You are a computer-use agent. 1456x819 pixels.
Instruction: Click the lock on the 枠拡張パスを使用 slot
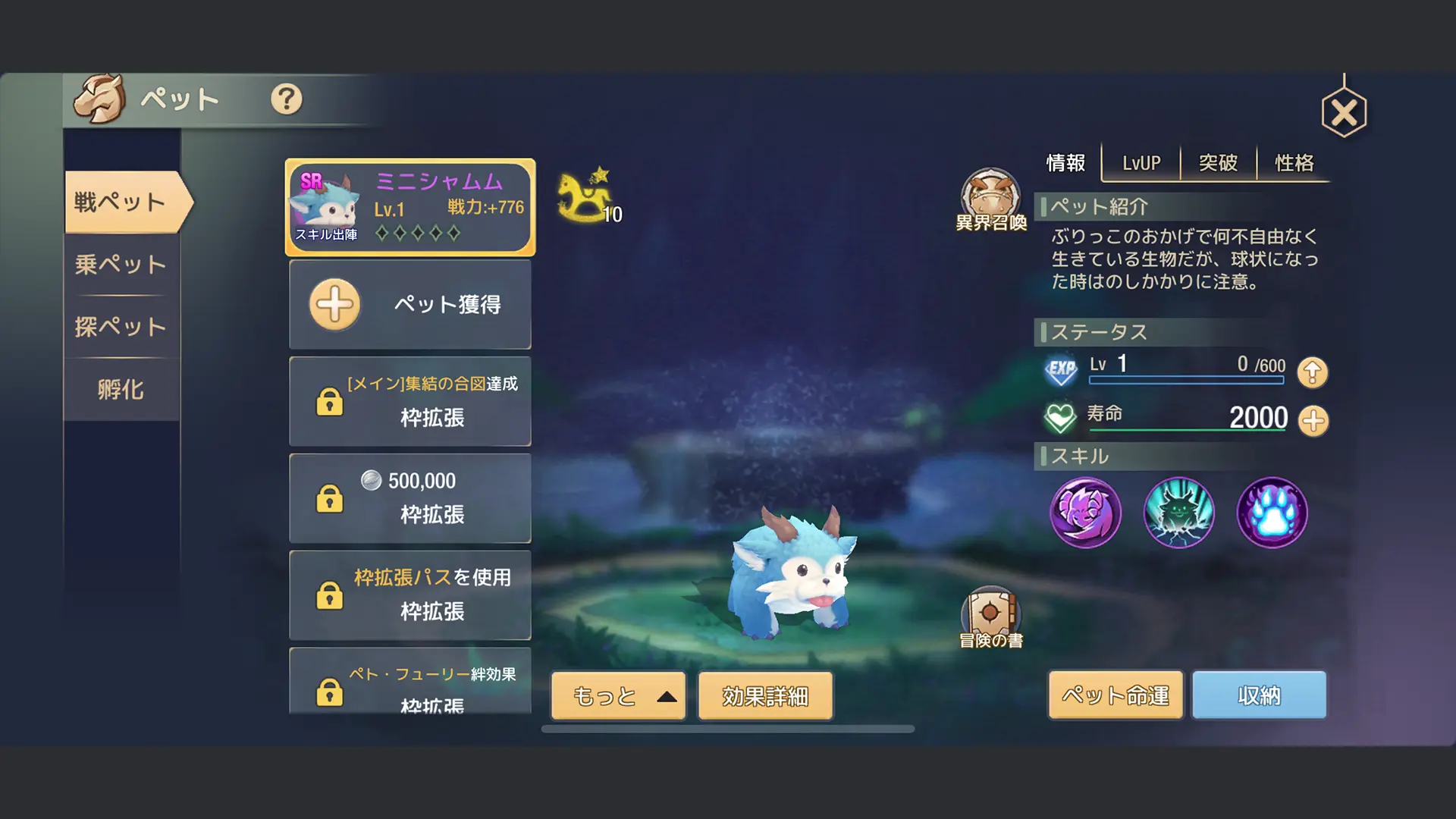[x=329, y=596]
